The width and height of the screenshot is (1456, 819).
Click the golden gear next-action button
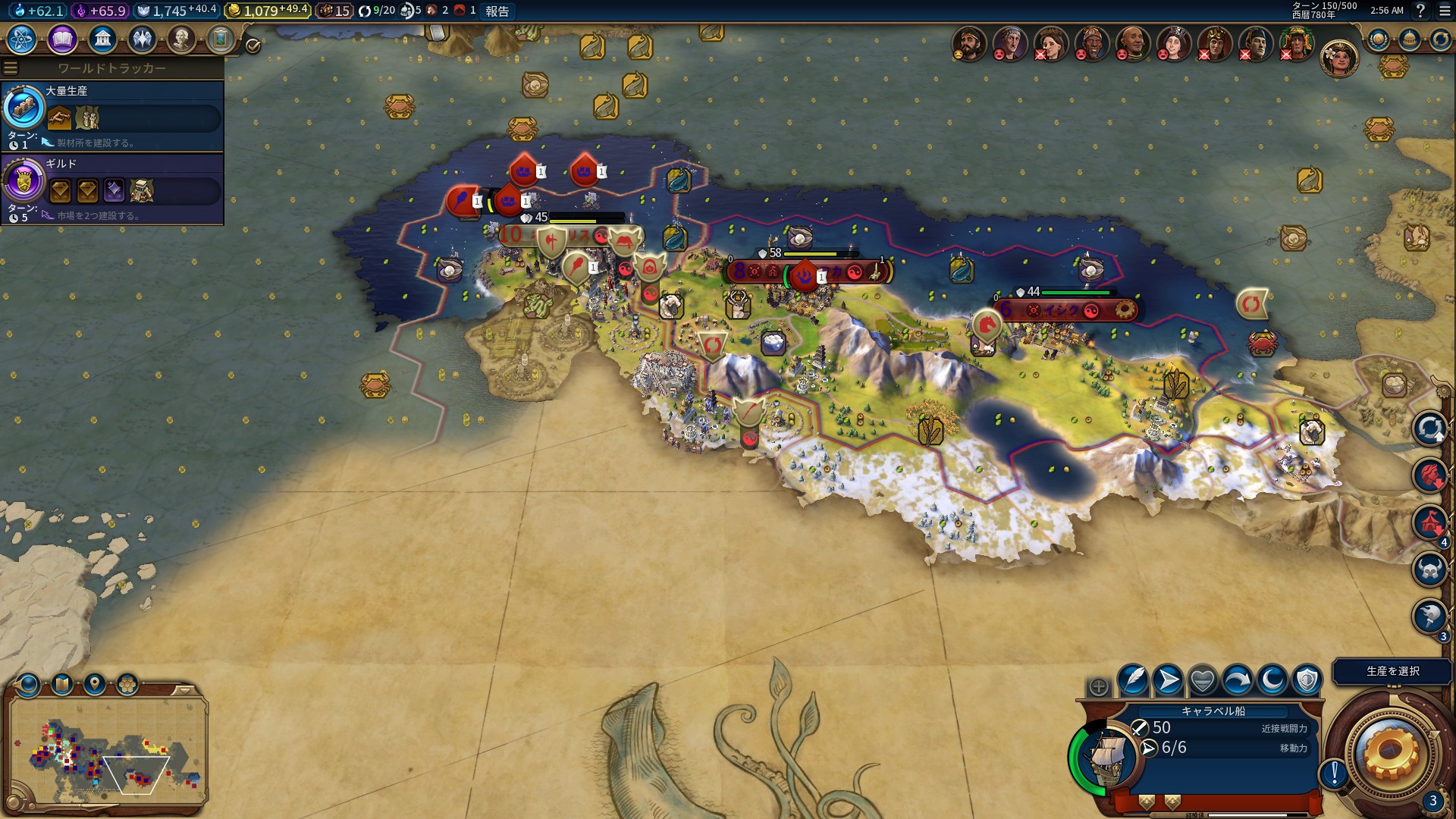click(1390, 752)
